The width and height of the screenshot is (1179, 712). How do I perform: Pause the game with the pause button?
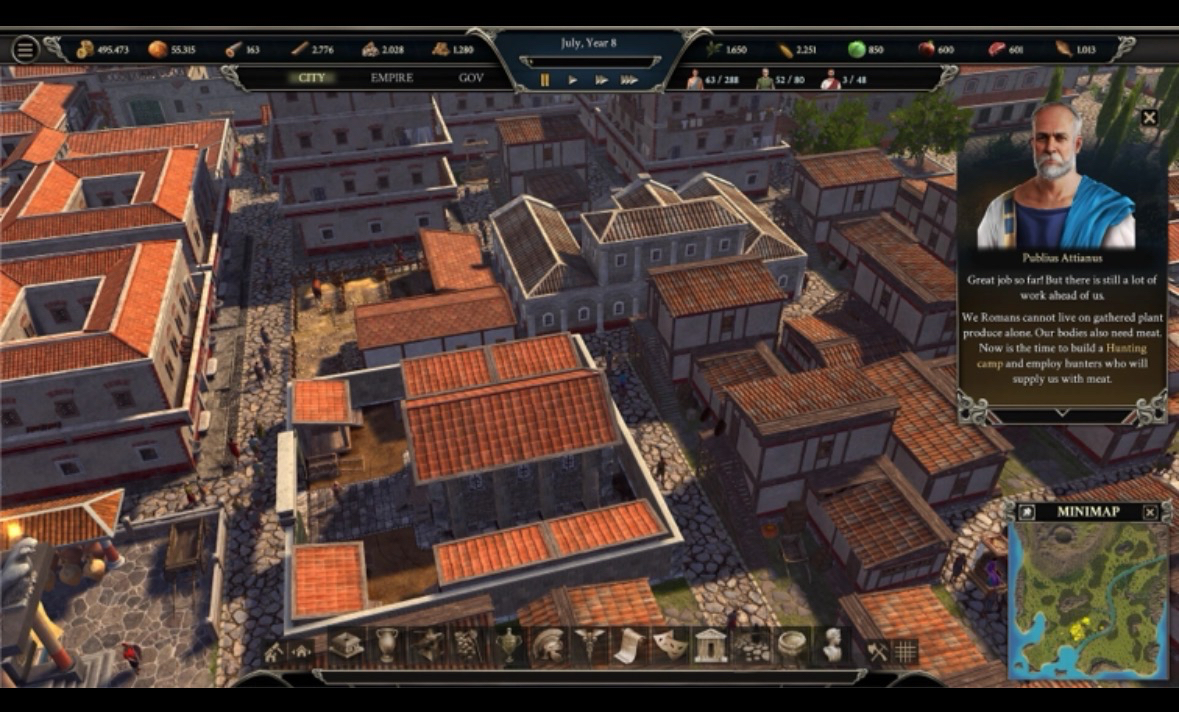tap(545, 80)
